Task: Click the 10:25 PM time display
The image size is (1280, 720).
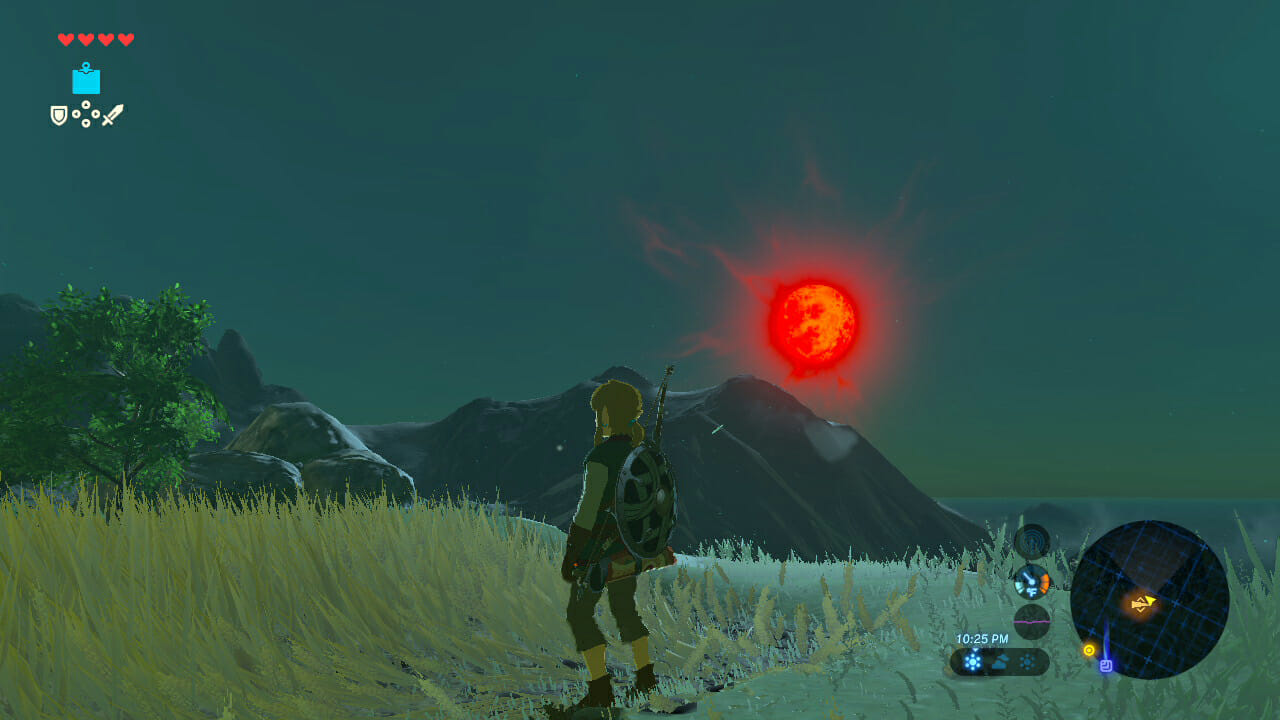Action: tap(985, 639)
